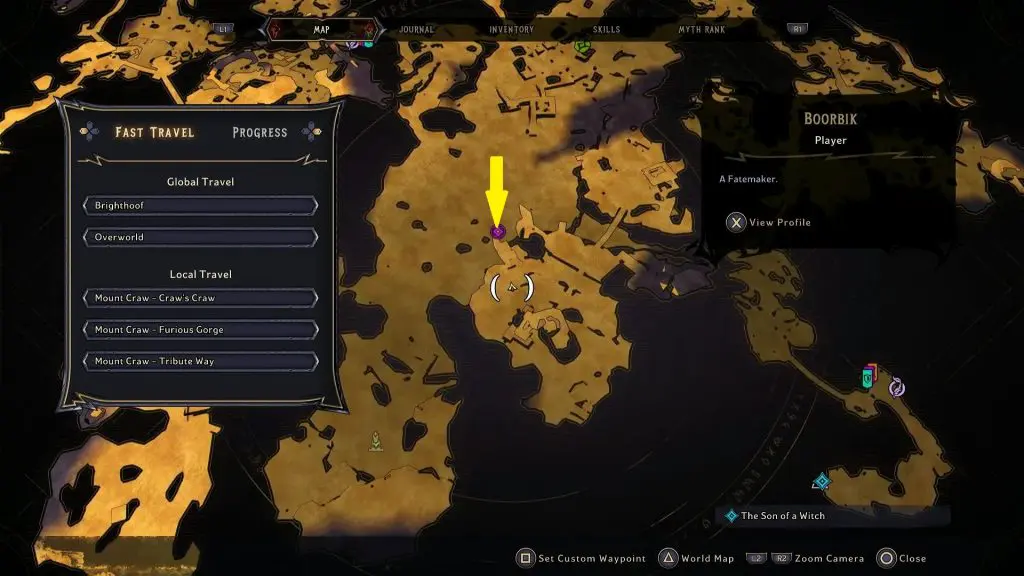Click the blue diamond quest marker on map
Image resolution: width=1024 pixels, height=576 pixels.
[x=822, y=482]
